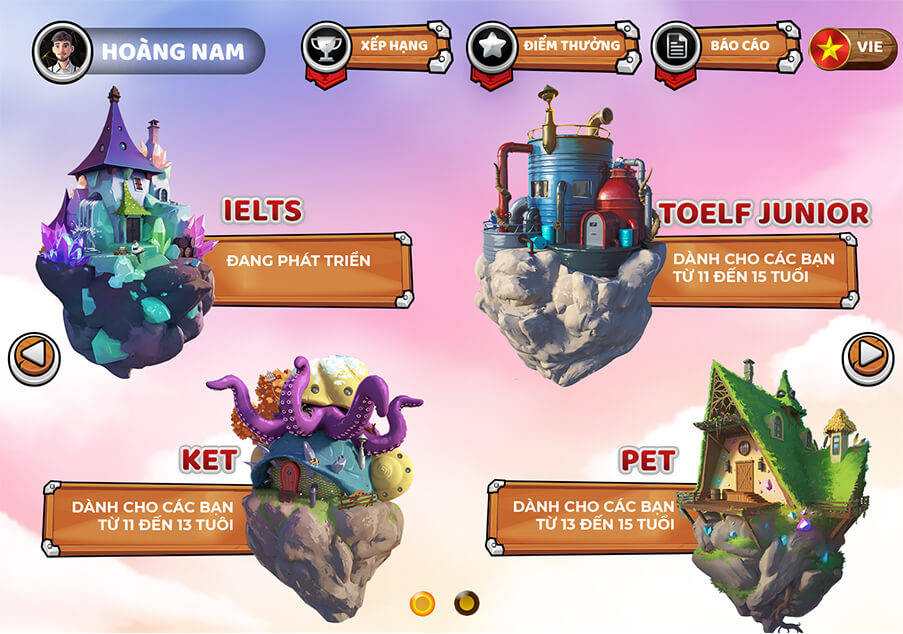
Task: Select the IELTS island course
Action: click(125, 240)
